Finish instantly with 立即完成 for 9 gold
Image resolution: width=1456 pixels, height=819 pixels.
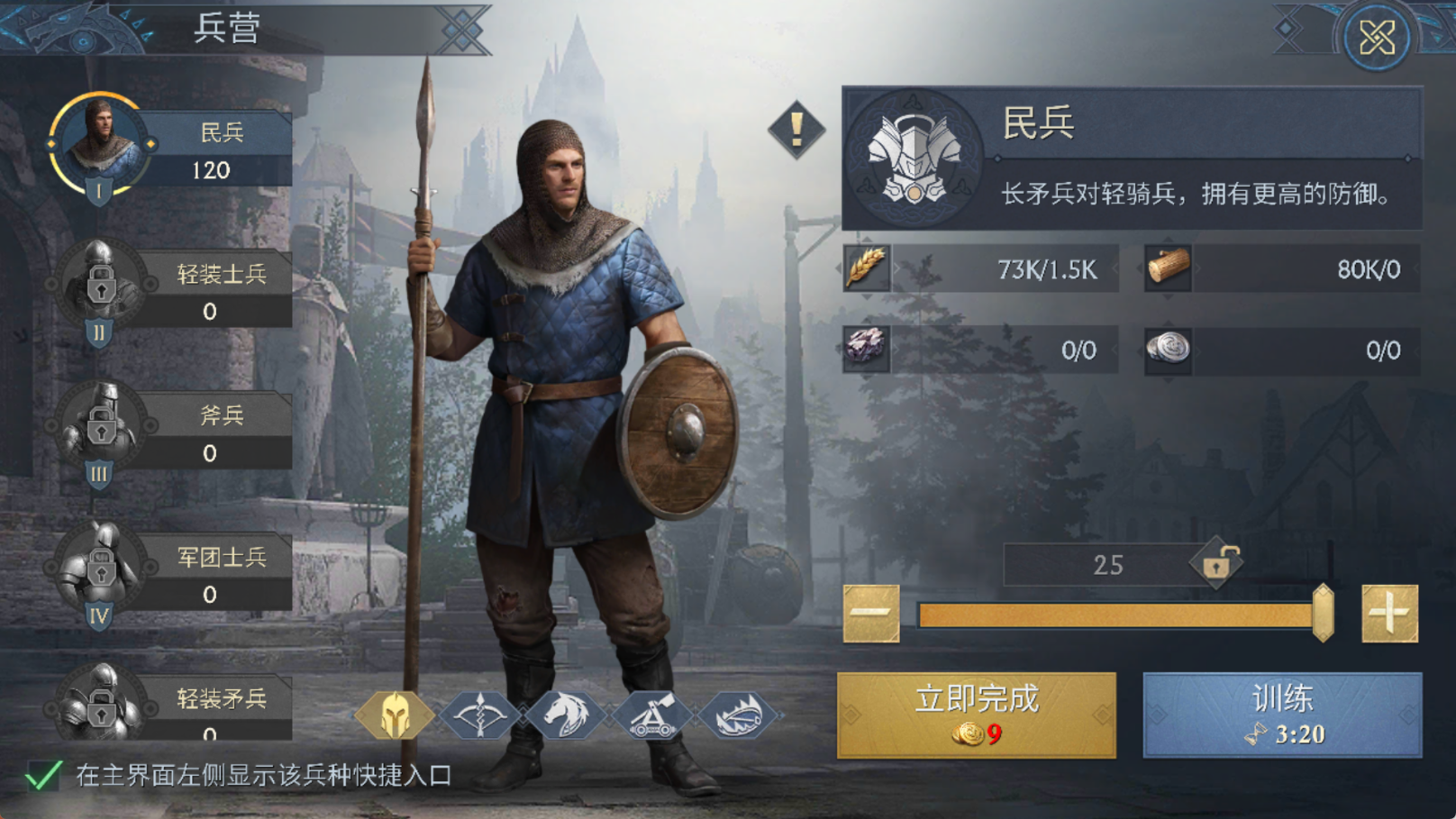pos(976,714)
